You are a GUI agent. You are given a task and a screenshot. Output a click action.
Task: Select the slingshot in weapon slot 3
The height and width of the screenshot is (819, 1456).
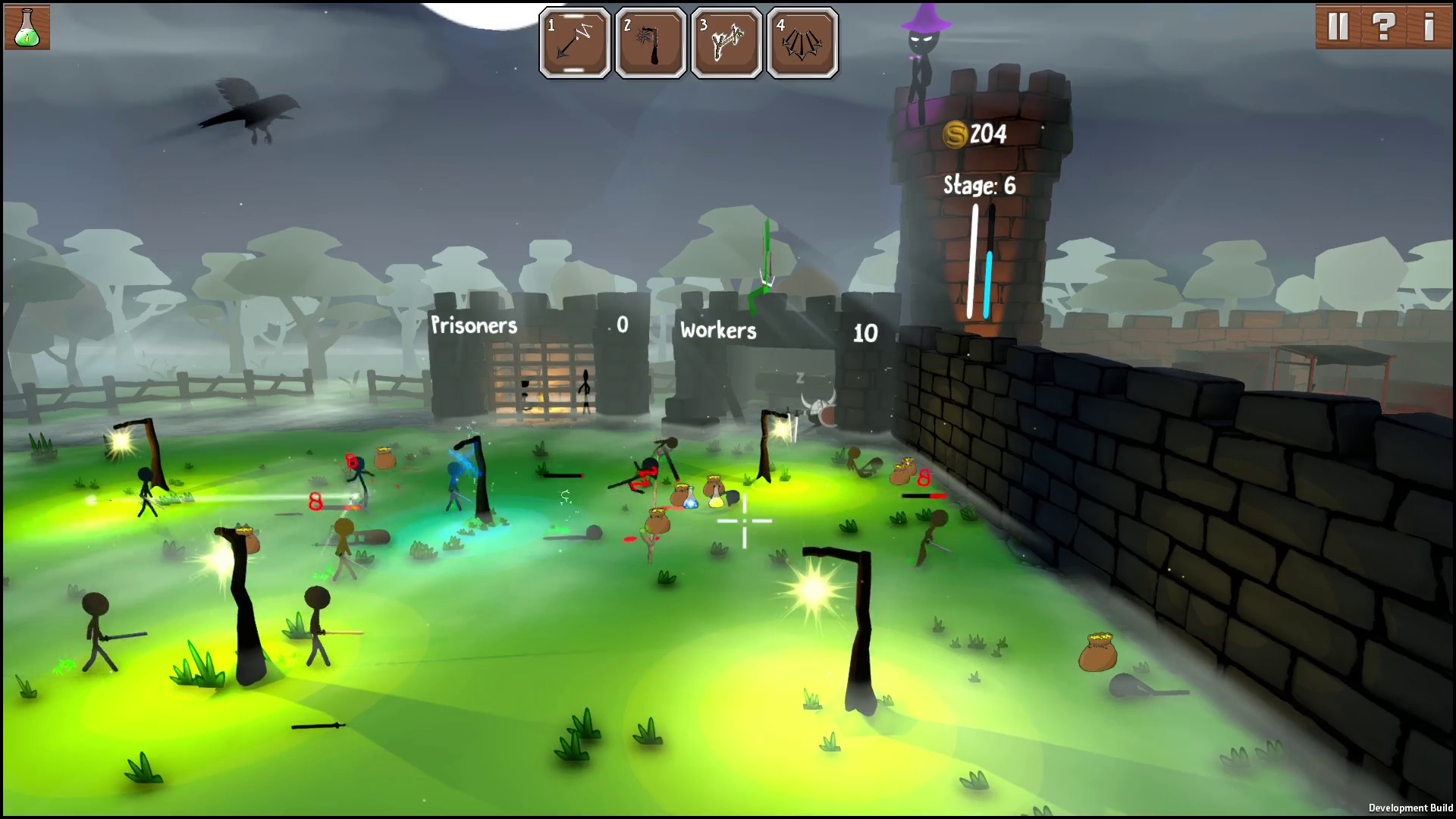[x=726, y=43]
